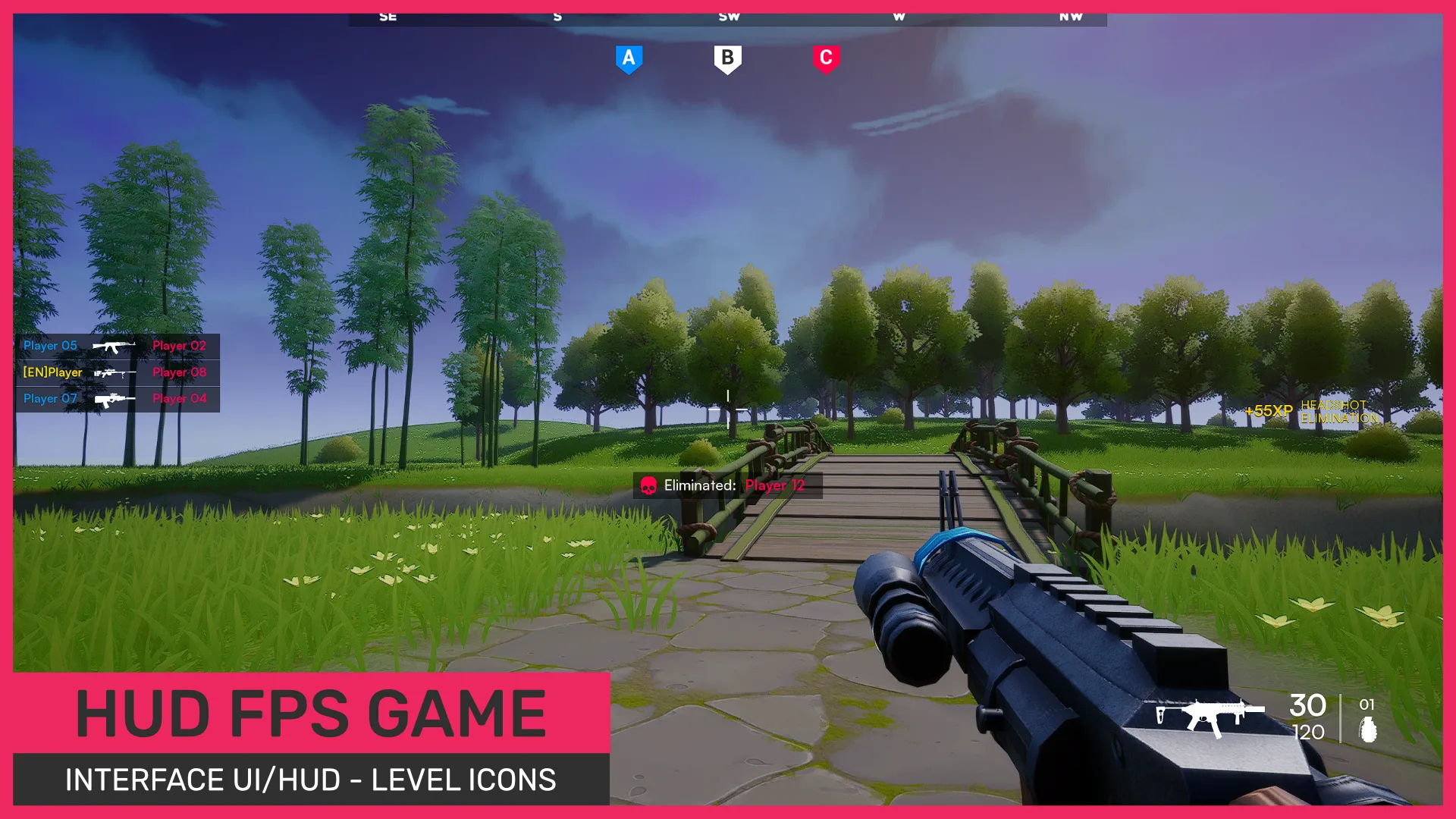The image size is (1456, 819).
Task: Click the AK-47 icon beside Player 05
Action: click(x=112, y=347)
